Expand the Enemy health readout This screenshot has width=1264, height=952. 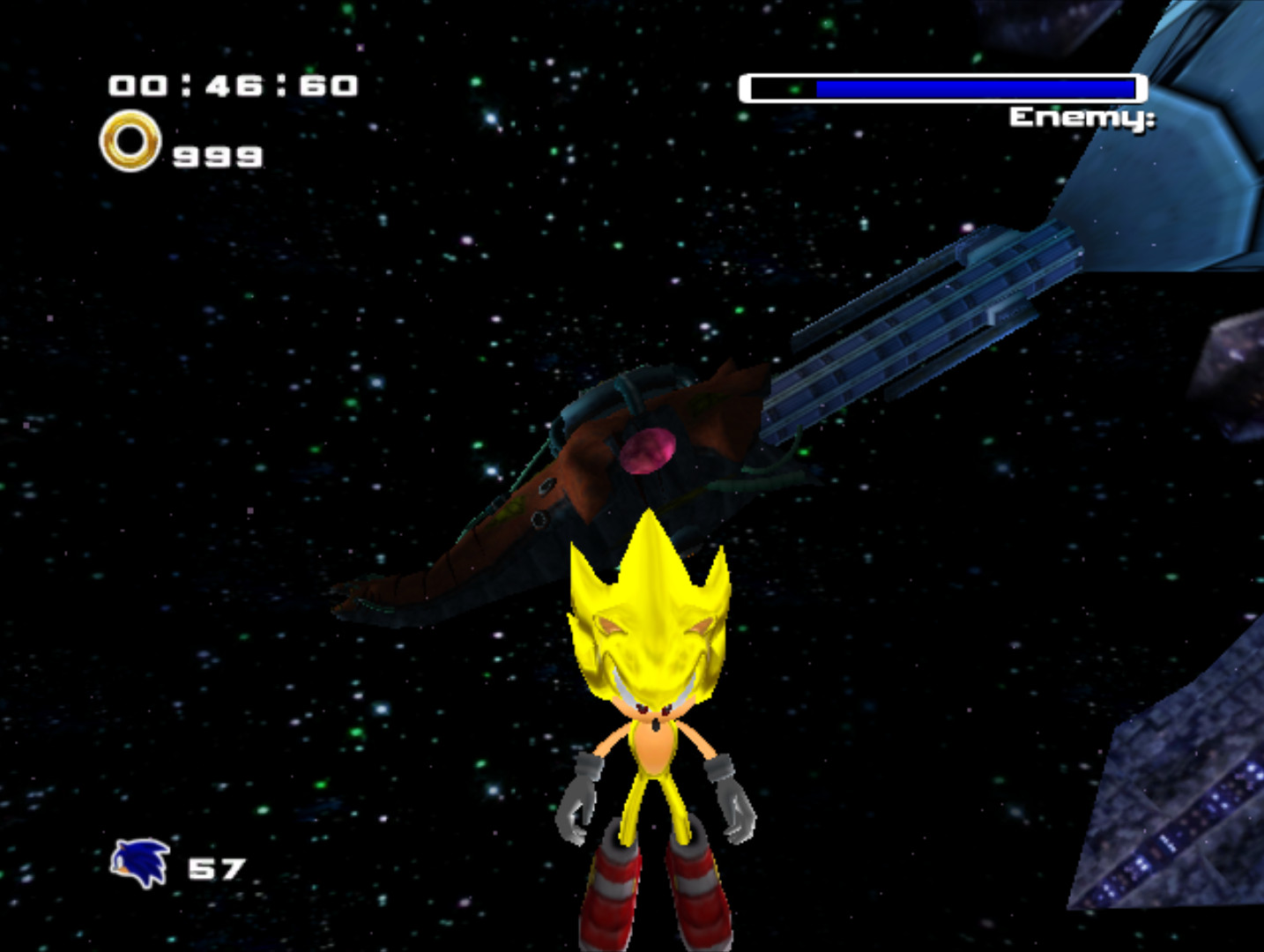coord(943,88)
